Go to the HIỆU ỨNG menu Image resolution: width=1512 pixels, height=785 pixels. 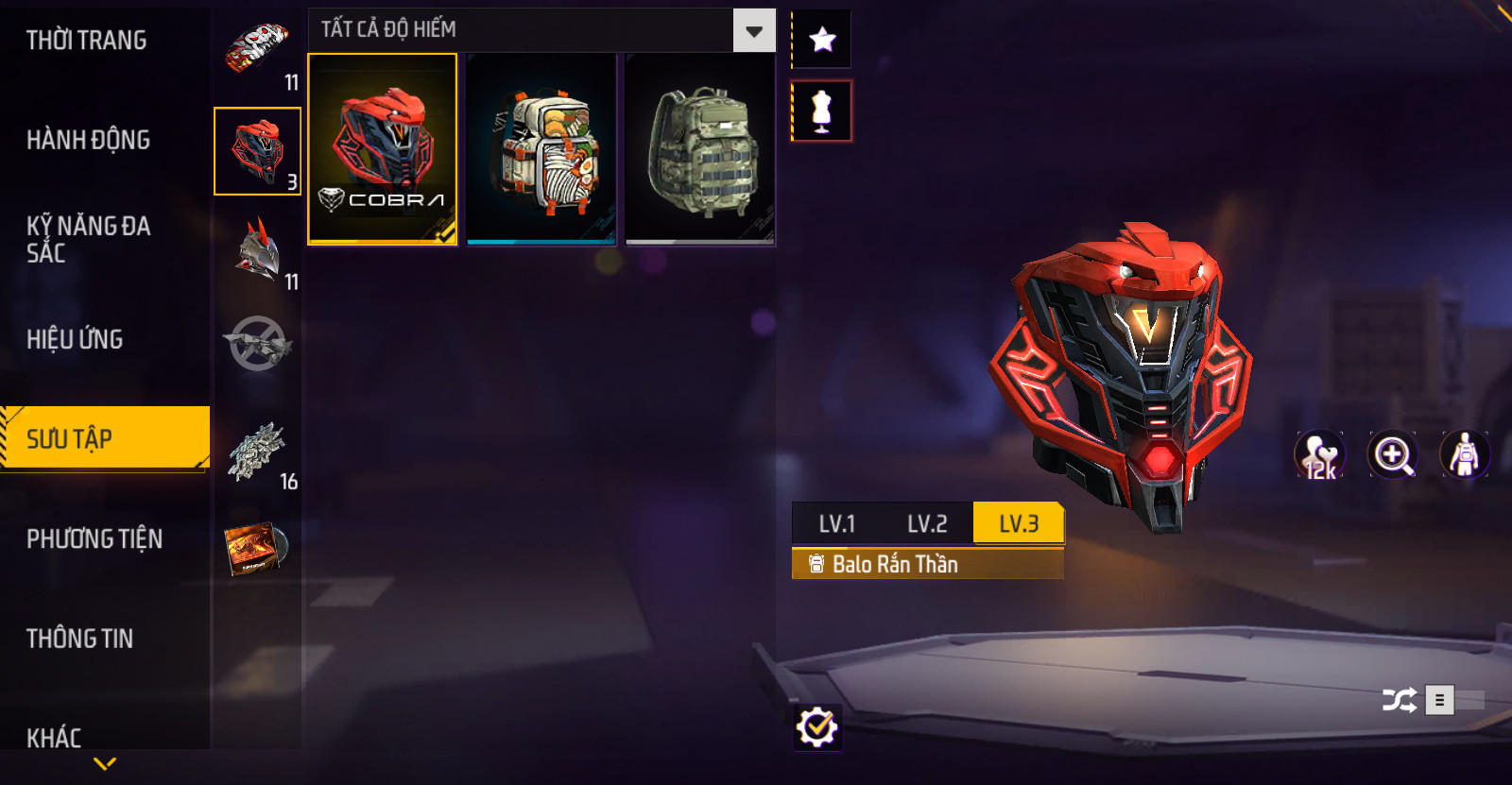pos(75,339)
